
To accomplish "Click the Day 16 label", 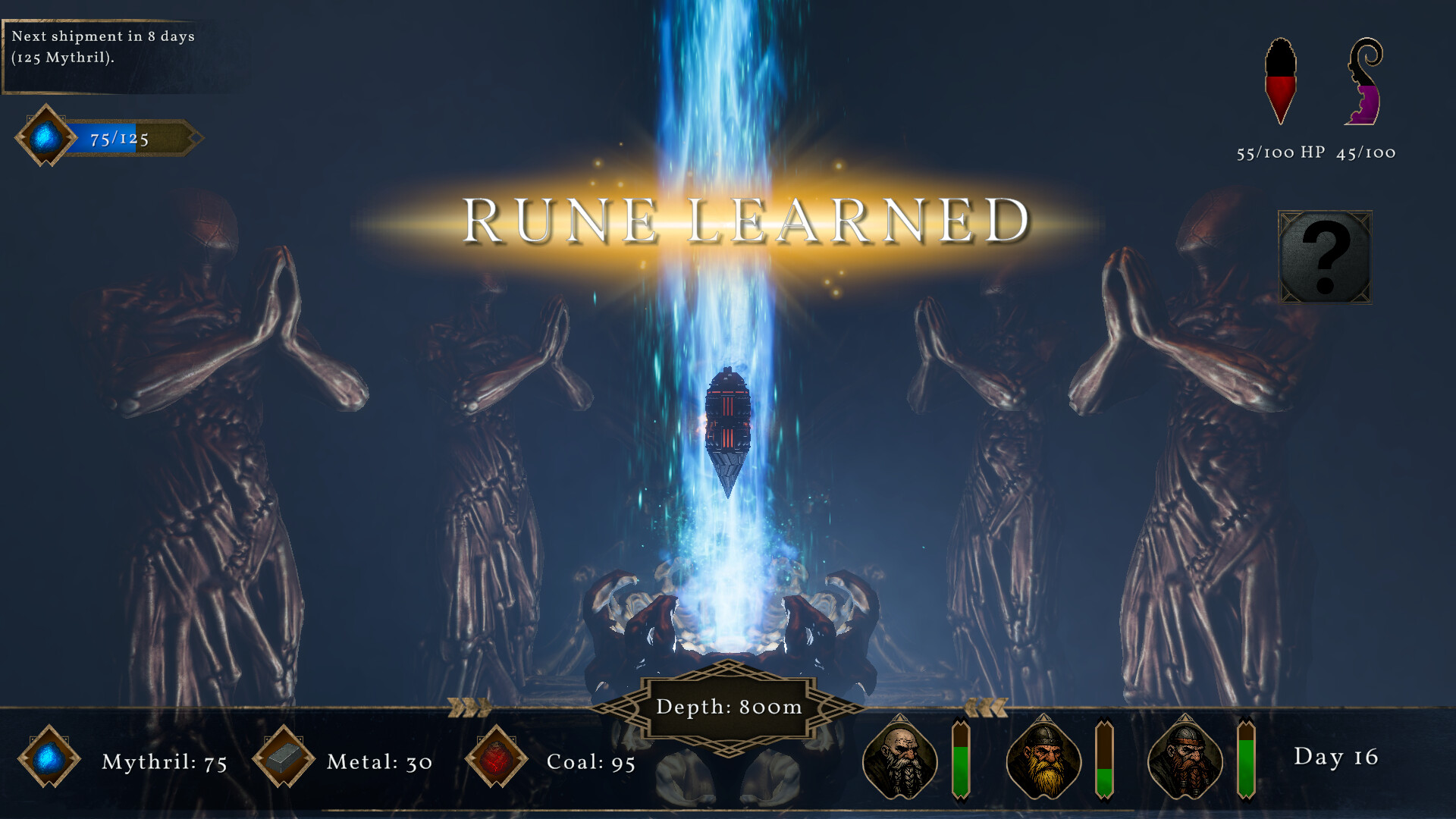I will coord(1337,758).
